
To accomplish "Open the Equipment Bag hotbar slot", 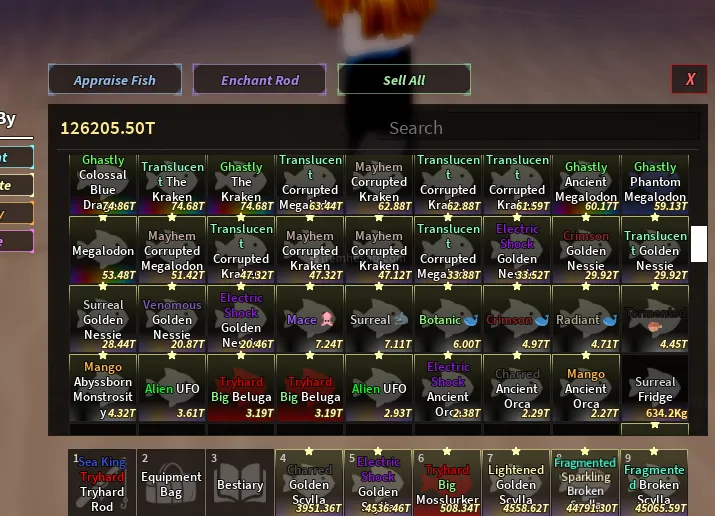I will click(172, 482).
